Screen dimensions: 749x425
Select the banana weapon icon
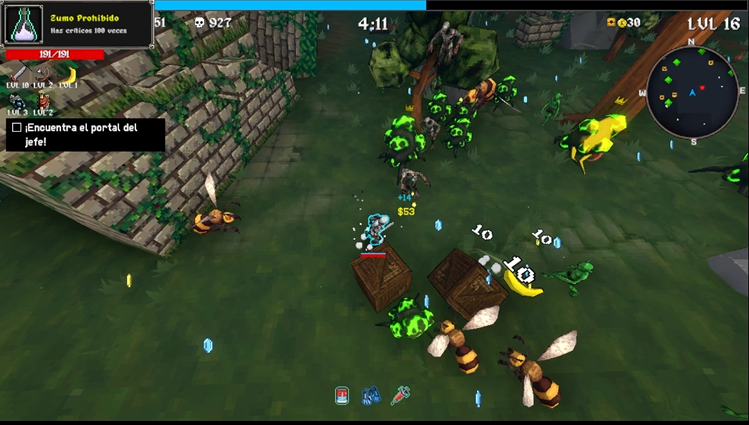coord(69,74)
